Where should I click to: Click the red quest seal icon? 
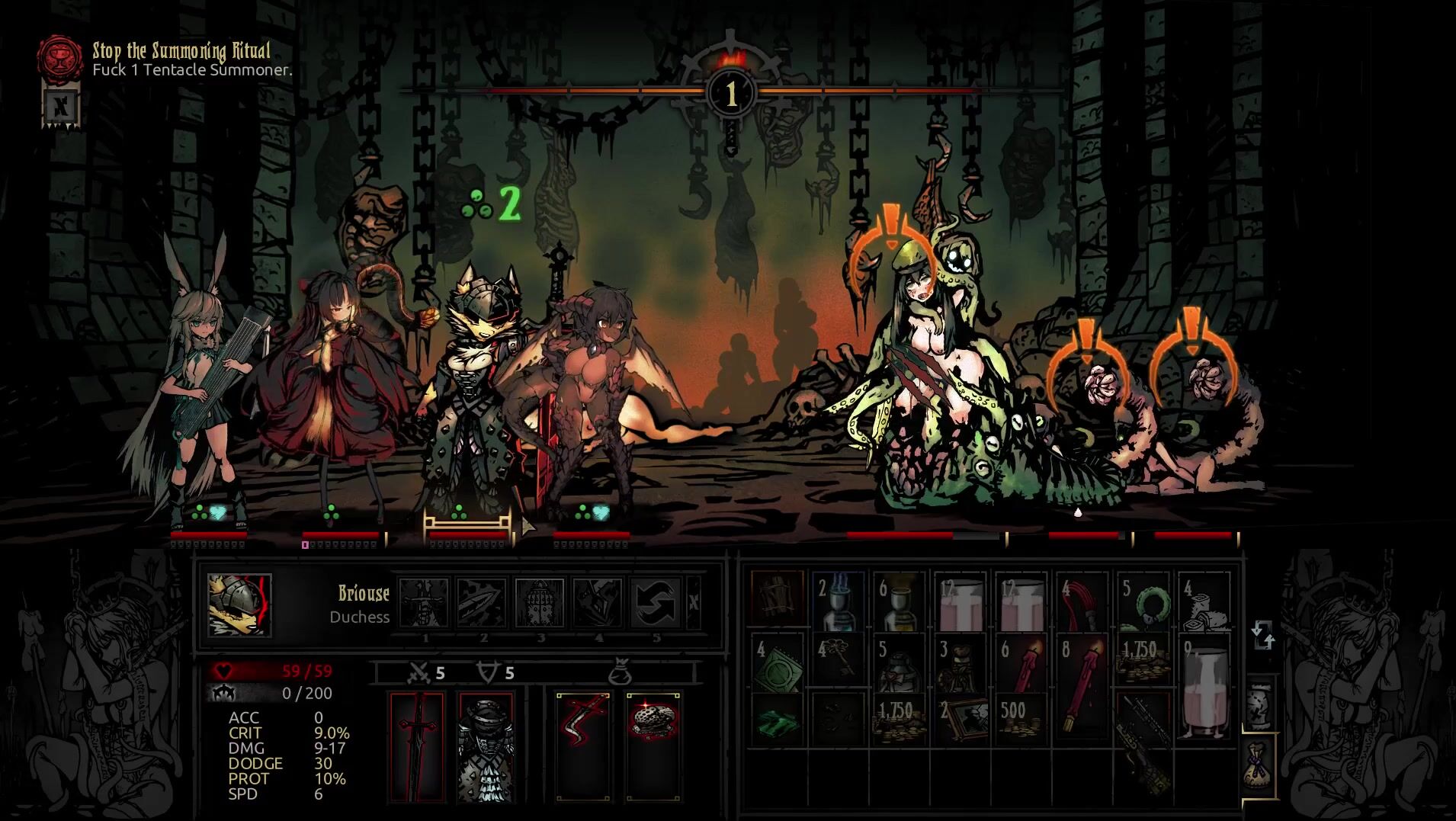[x=61, y=56]
